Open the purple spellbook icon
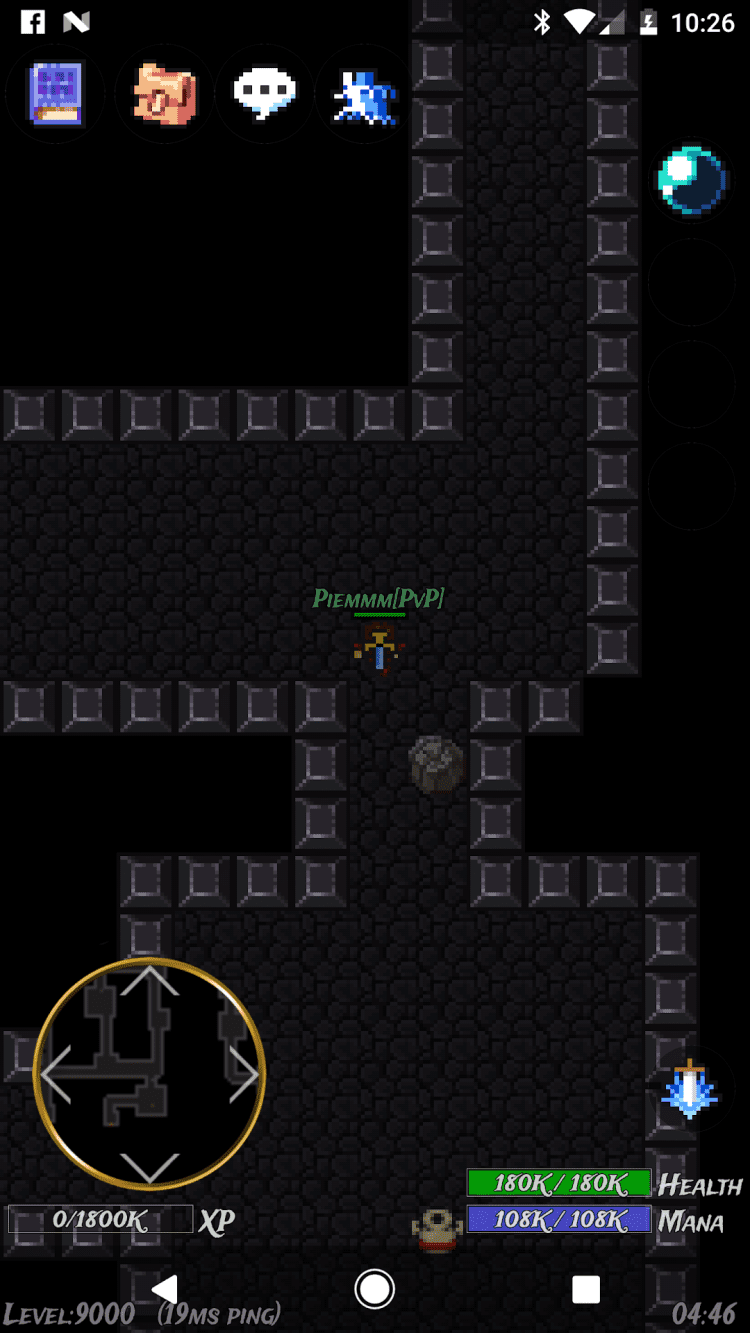 pos(56,93)
